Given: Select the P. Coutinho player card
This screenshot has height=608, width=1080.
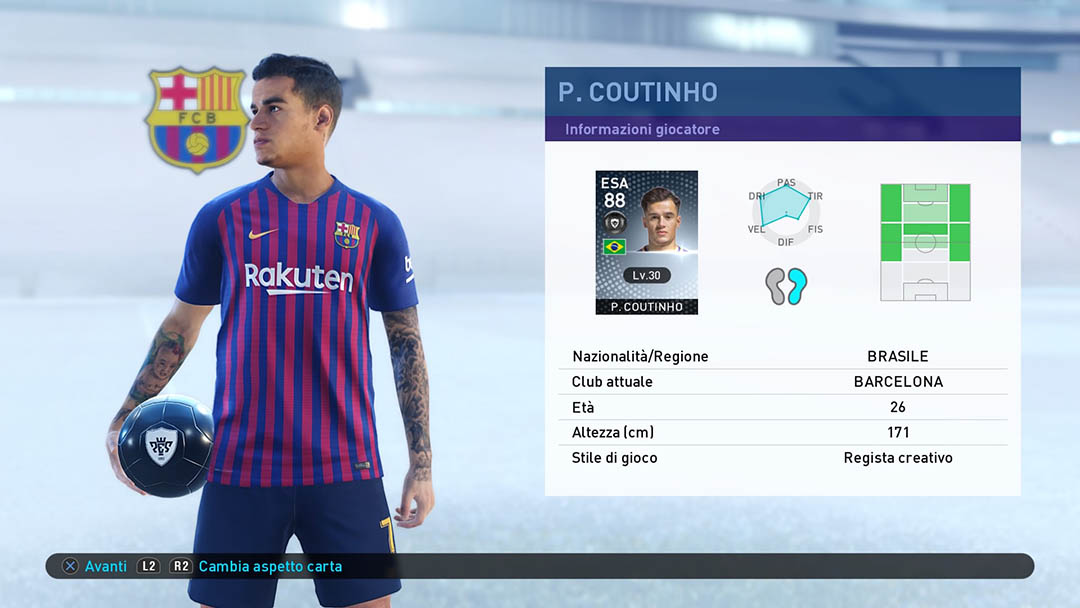Looking at the screenshot, I should point(646,242).
